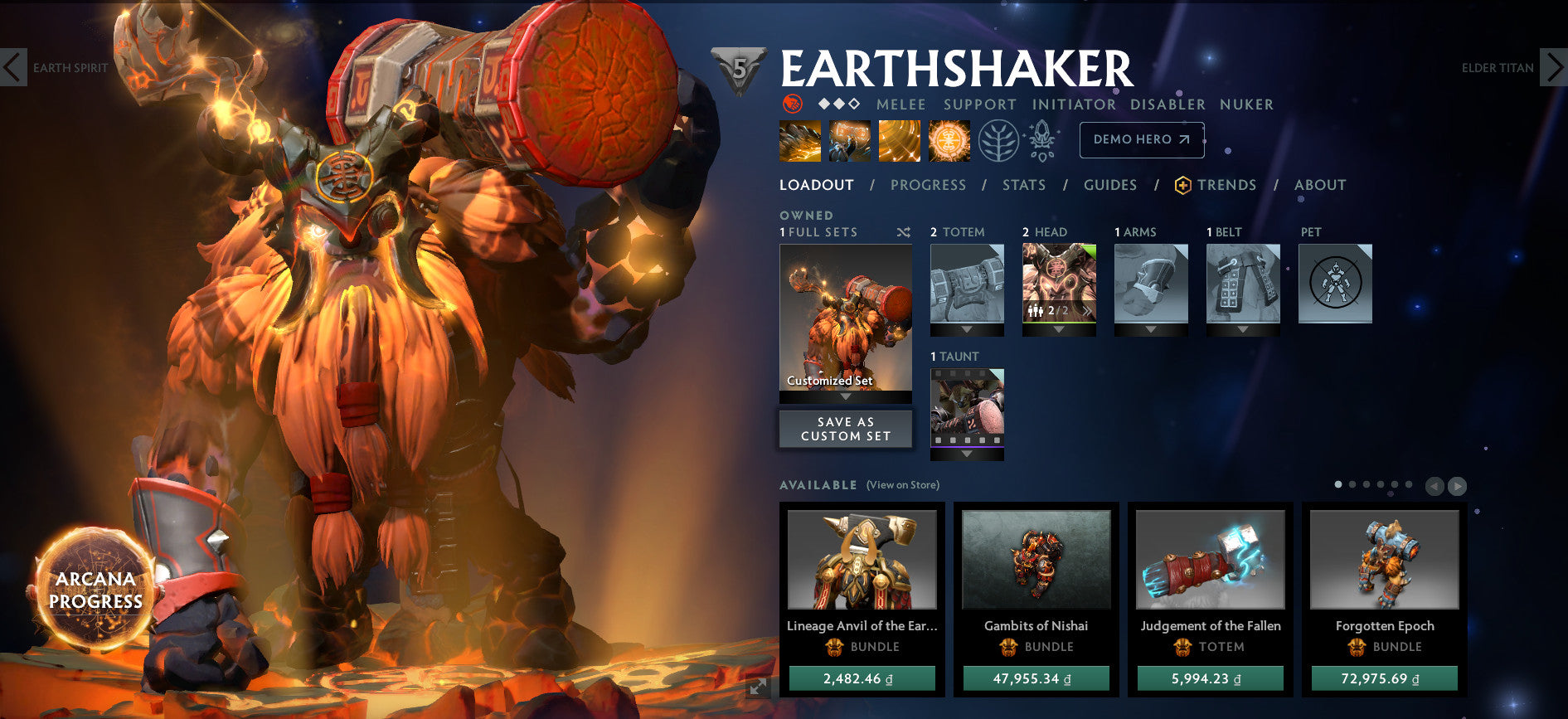
Task: Open the GUIDES tab
Action: coord(1109,185)
